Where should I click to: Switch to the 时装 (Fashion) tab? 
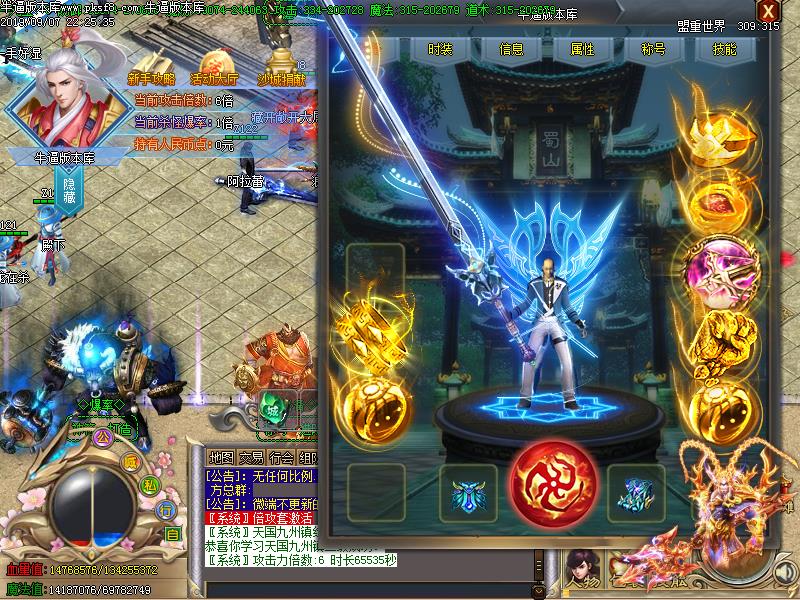439,49
